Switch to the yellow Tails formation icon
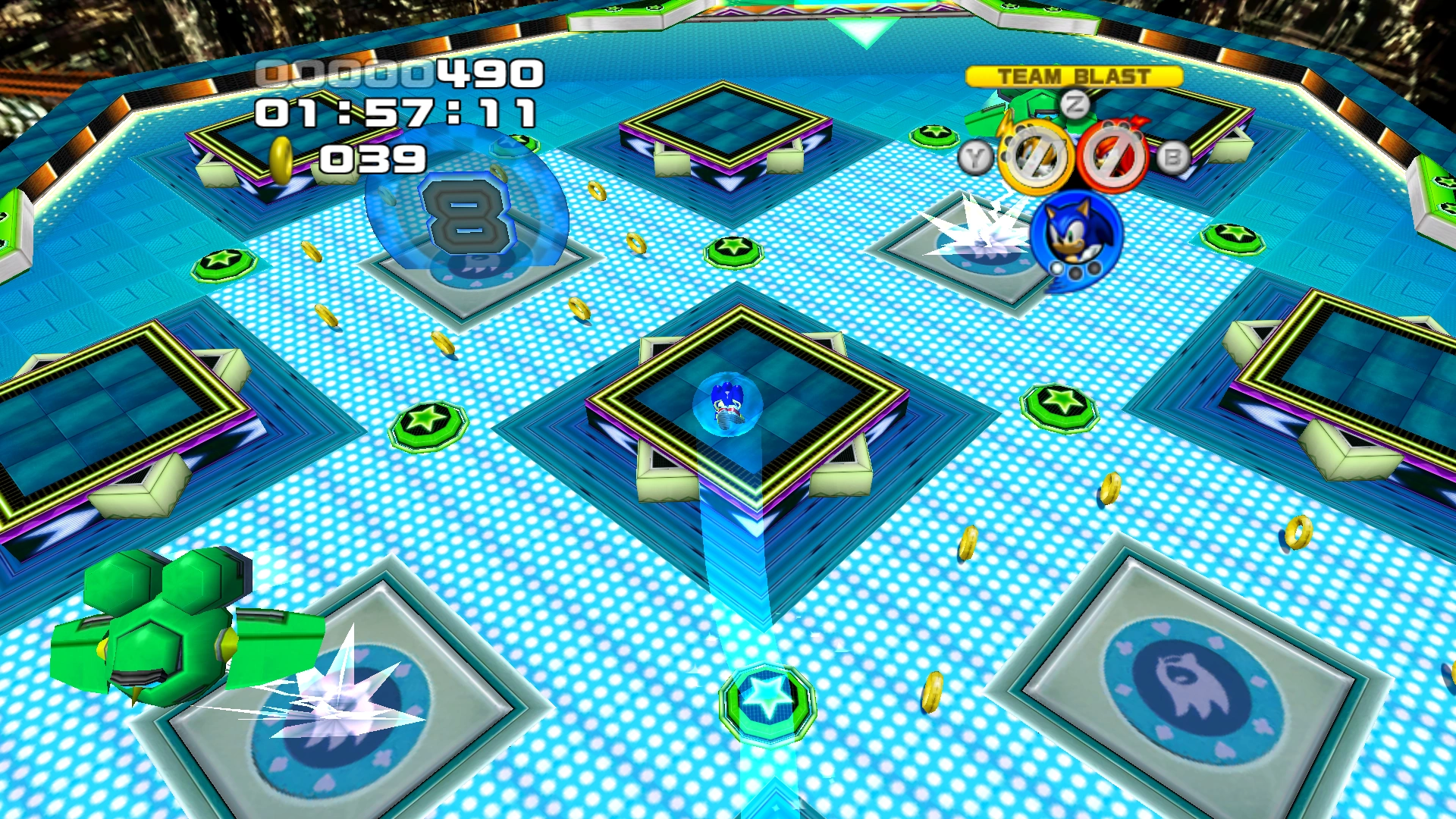This screenshot has height=819, width=1456. point(1034,158)
